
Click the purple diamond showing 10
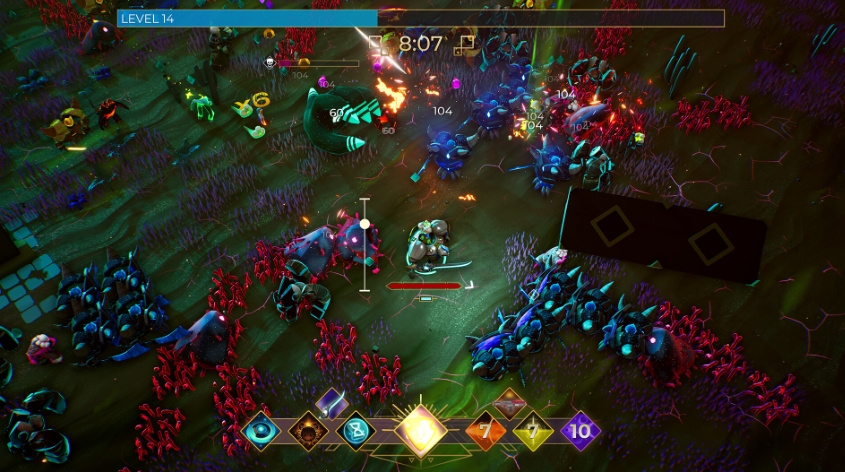point(580,431)
